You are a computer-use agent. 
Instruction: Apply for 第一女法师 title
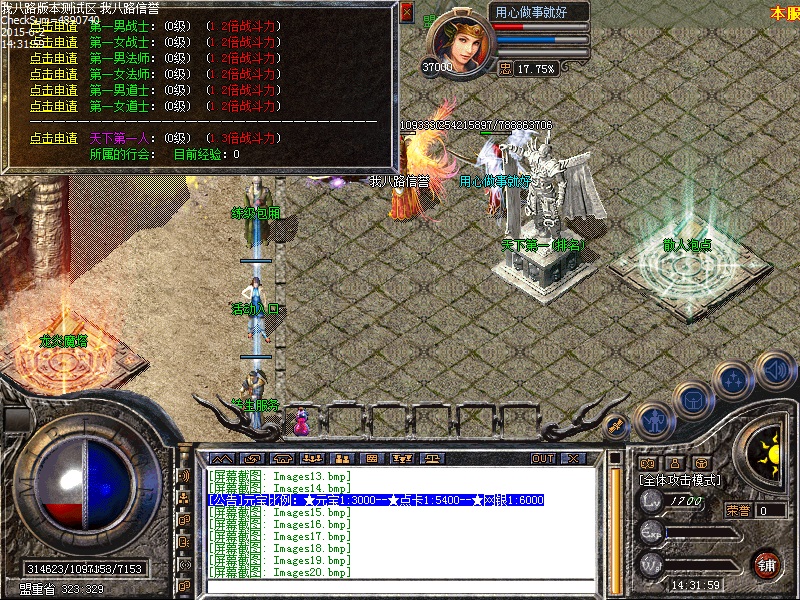pos(54,74)
